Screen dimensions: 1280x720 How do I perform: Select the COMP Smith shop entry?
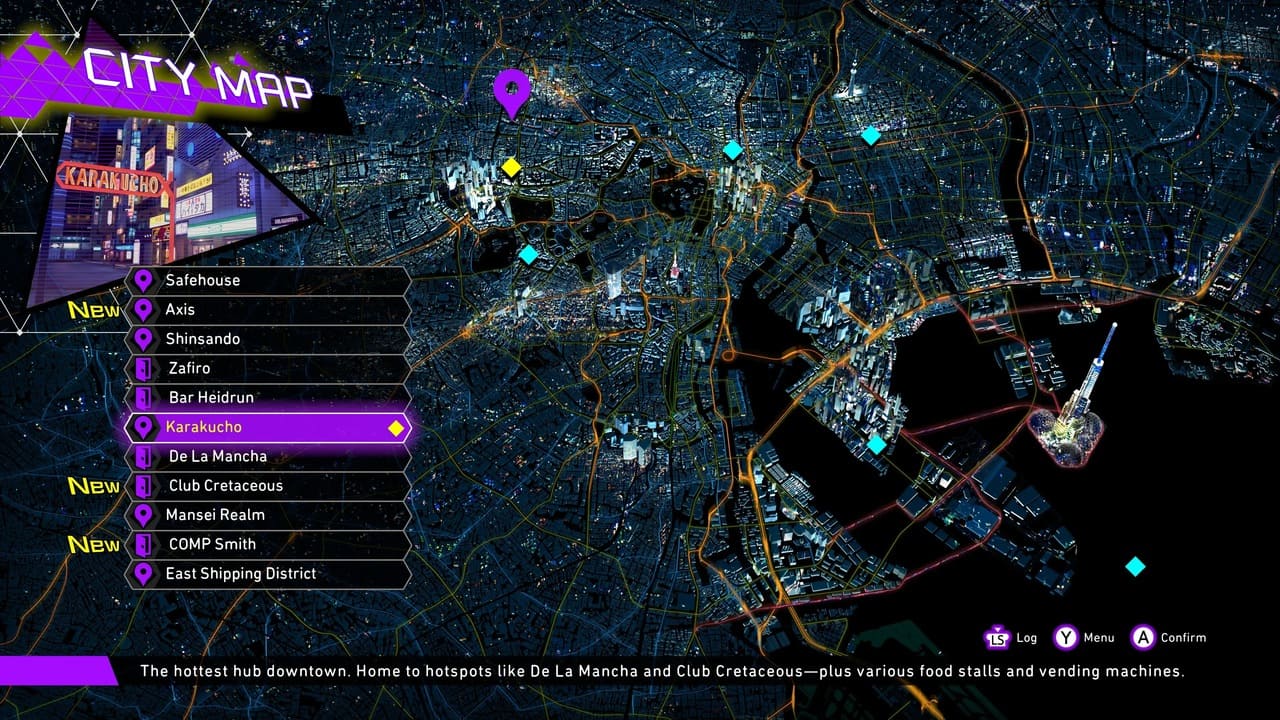point(266,544)
